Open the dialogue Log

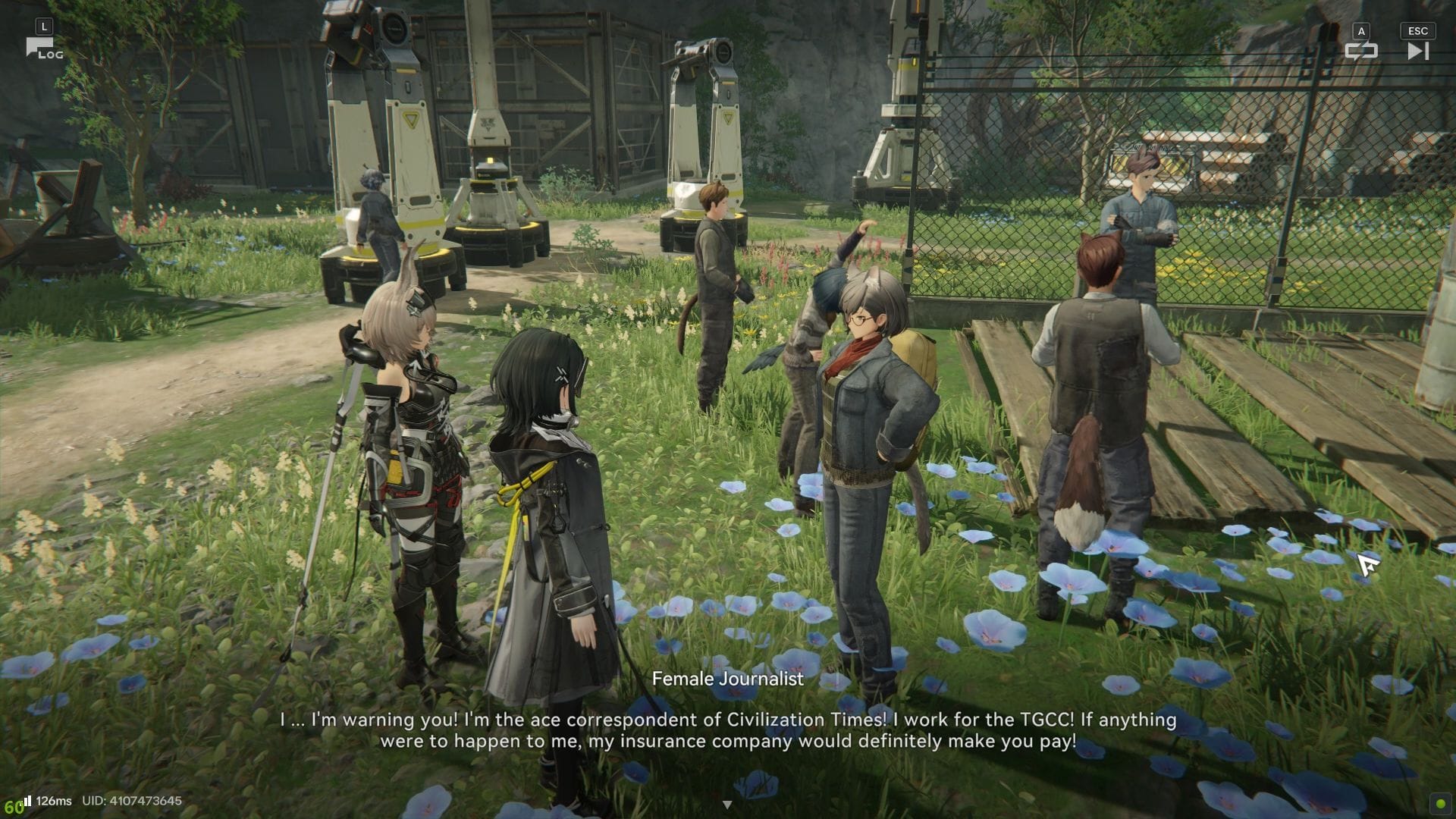(42, 49)
